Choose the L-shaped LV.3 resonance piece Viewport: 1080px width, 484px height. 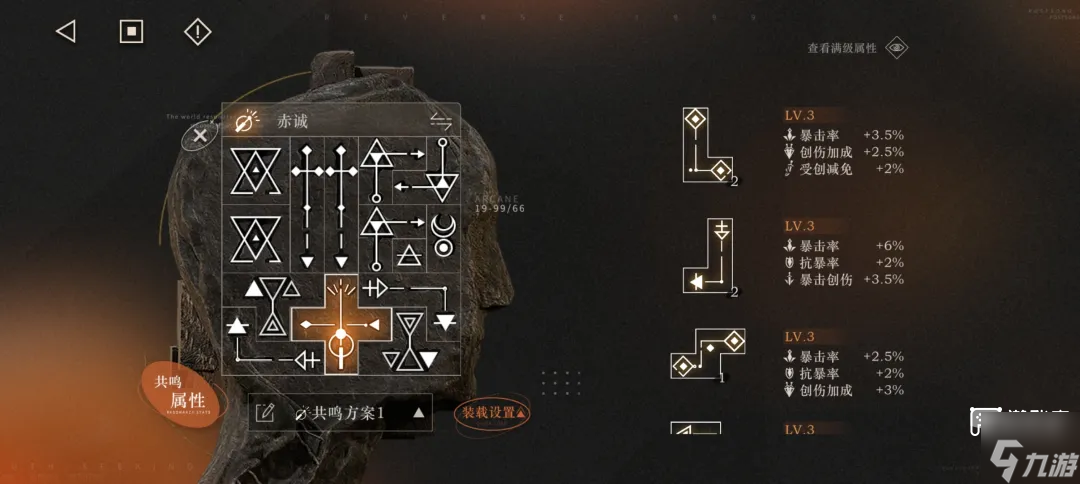[x=706, y=147]
